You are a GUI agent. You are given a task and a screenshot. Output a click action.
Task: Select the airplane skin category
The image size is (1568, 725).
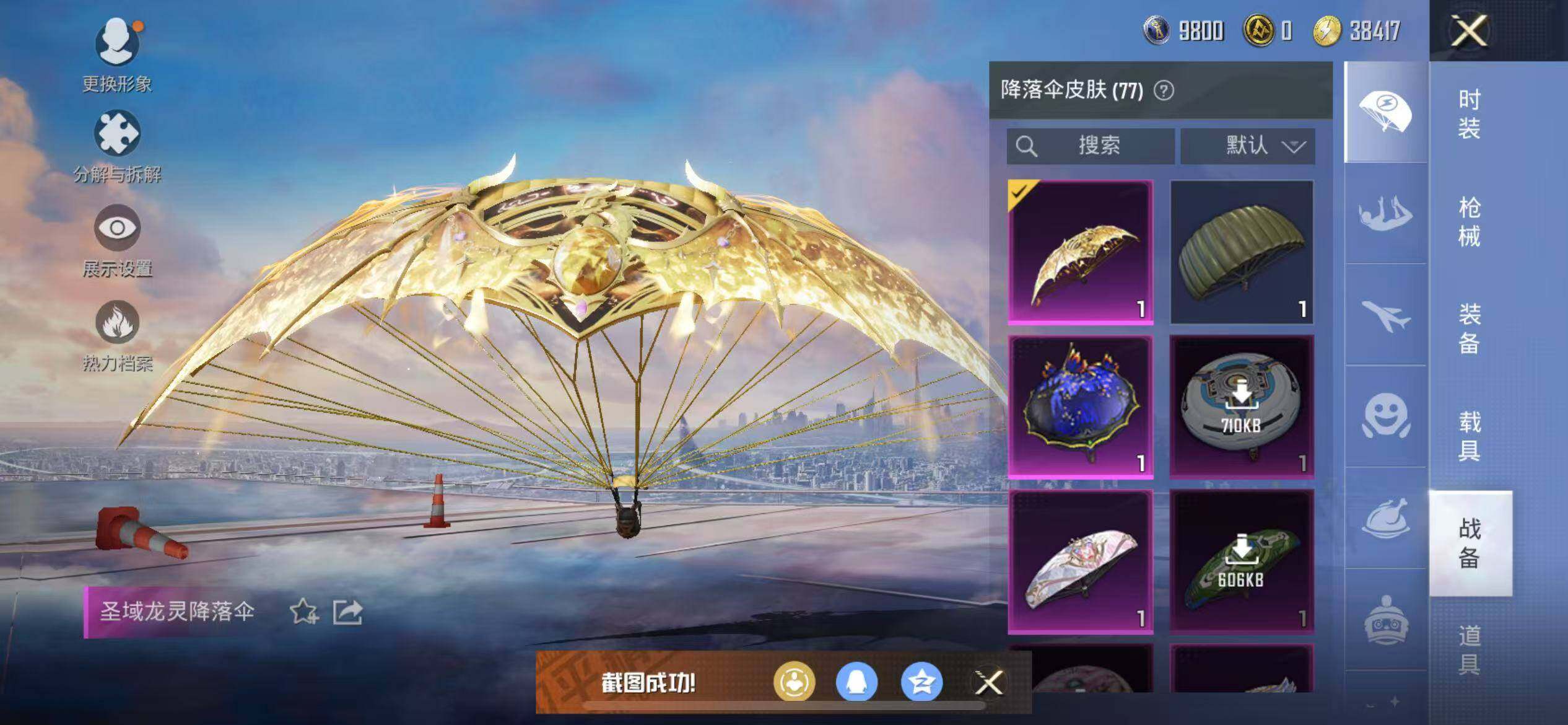coord(1386,316)
